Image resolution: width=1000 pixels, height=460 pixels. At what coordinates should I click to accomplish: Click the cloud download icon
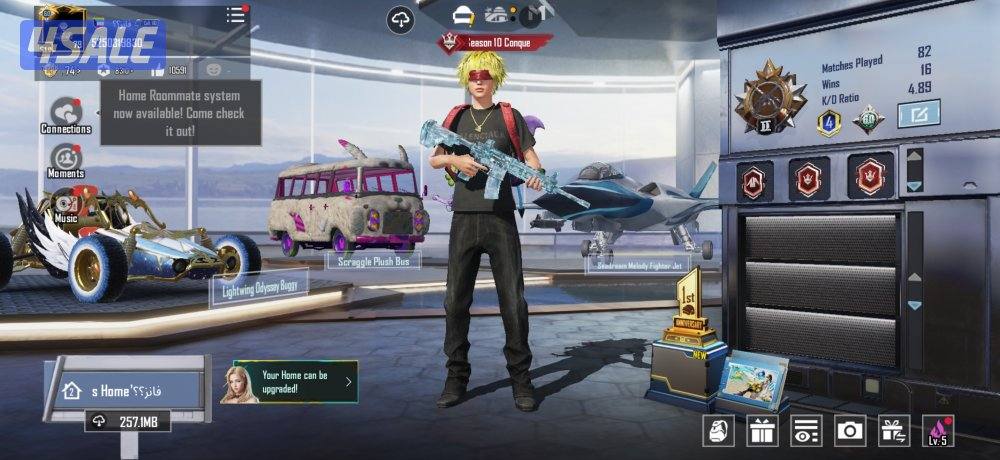point(401,19)
